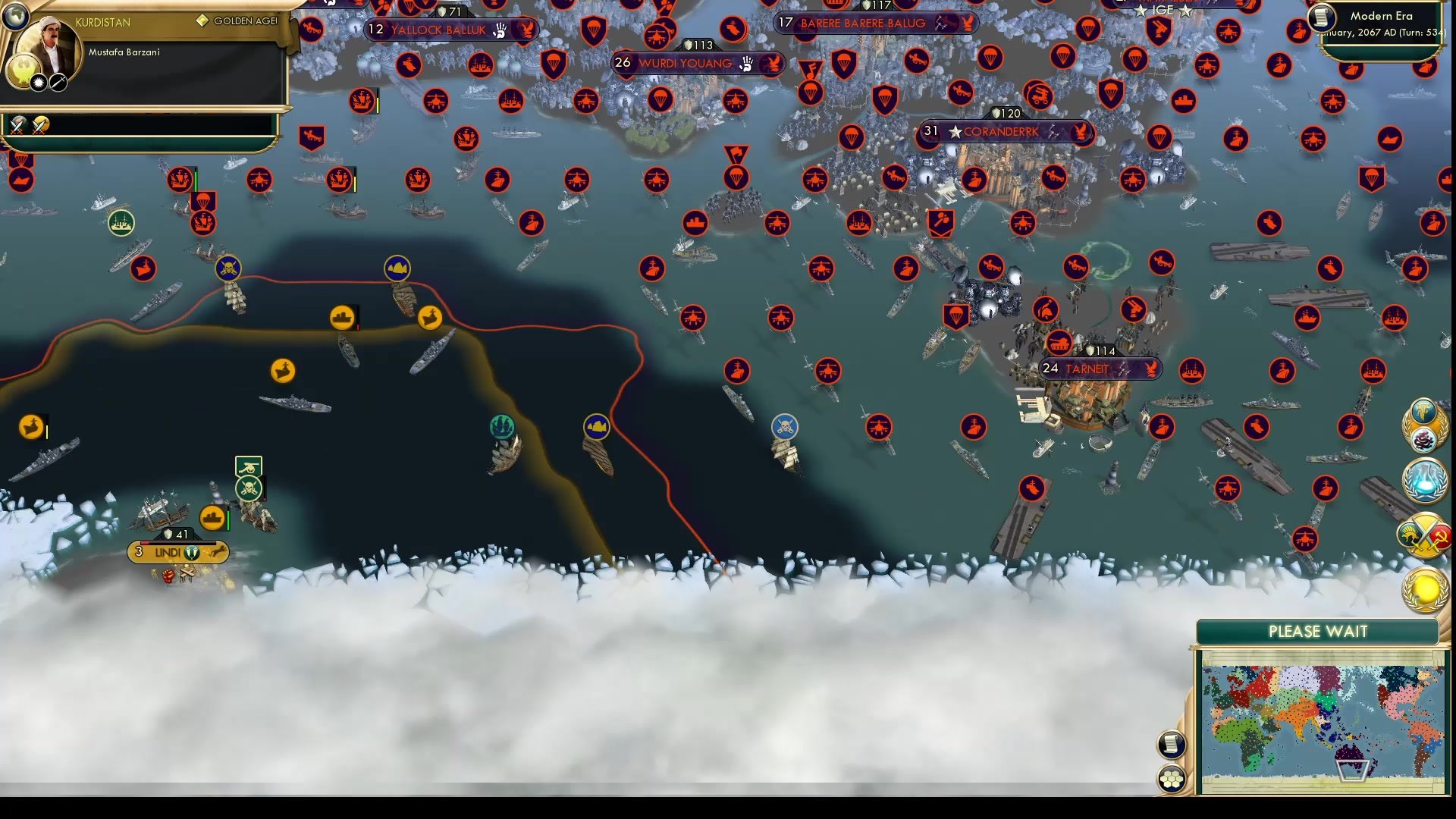The height and width of the screenshot is (819, 1456).
Task: Click the crossed-swords war notification icon
Action: 1423,533
